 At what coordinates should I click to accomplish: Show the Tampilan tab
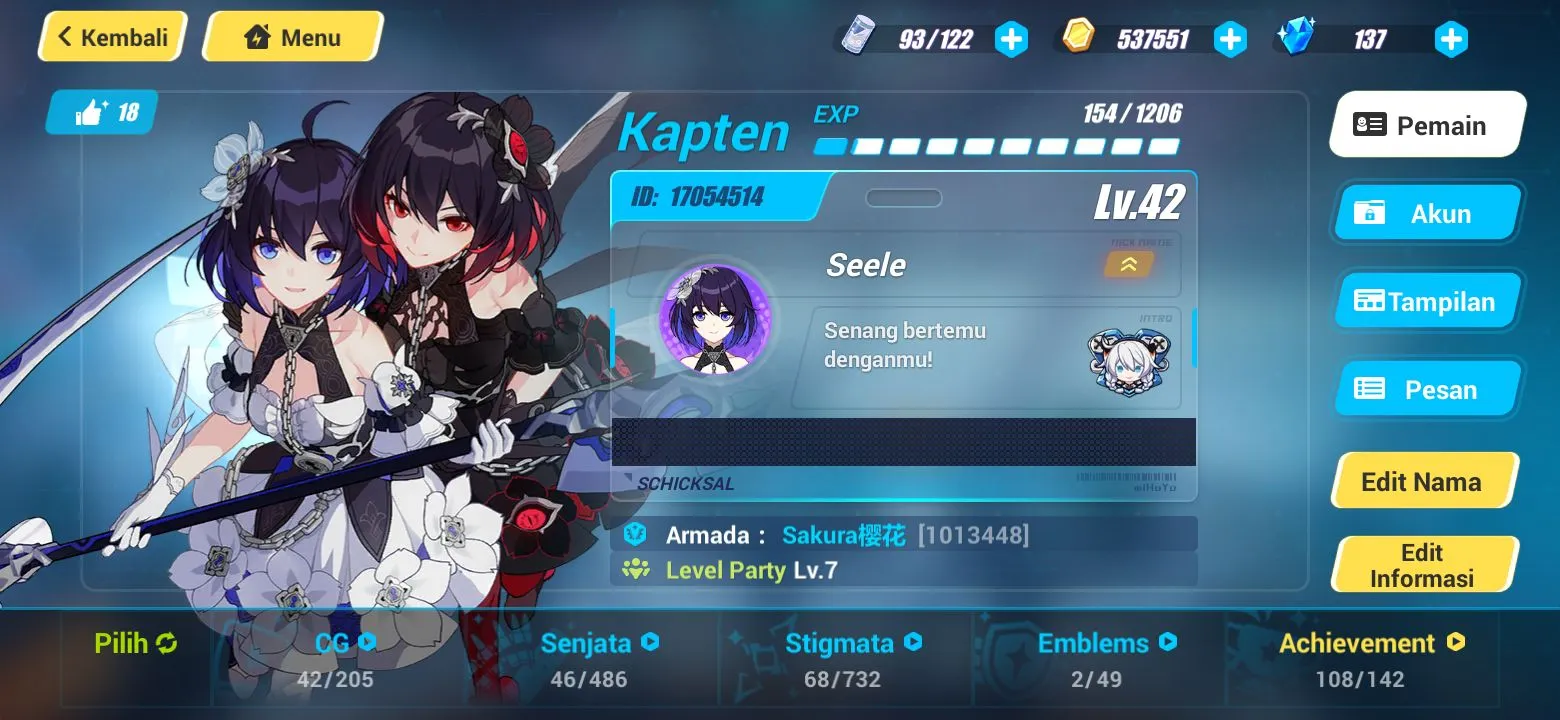tap(1426, 301)
